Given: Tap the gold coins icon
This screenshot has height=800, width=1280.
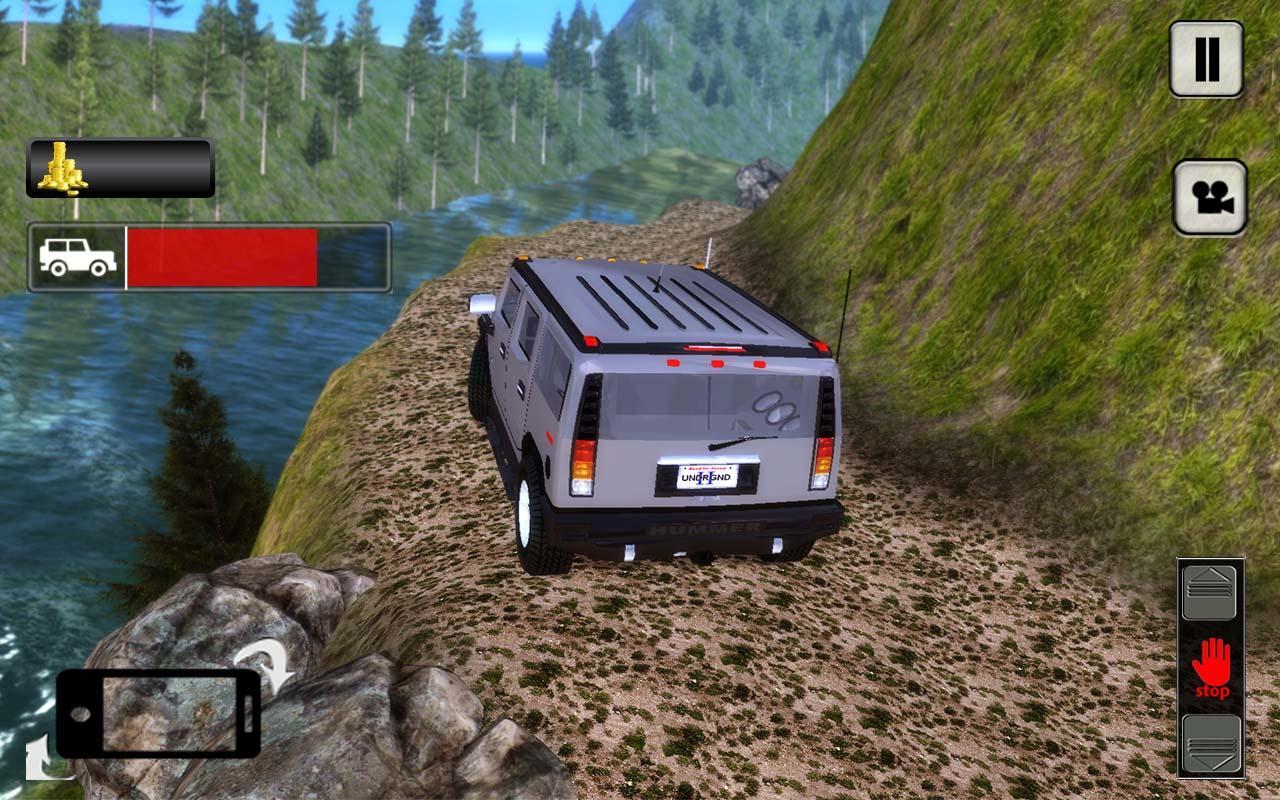Looking at the screenshot, I should [x=62, y=170].
